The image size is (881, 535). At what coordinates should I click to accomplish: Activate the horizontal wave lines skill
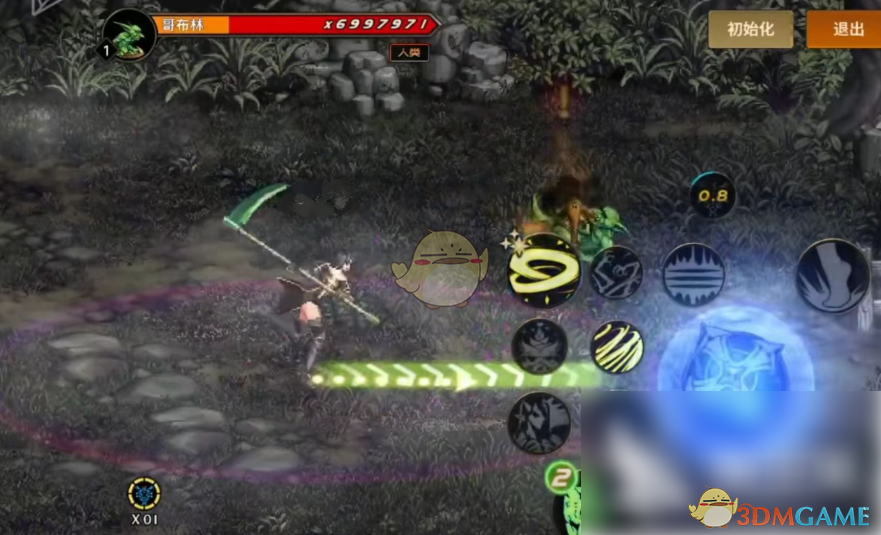tap(693, 274)
